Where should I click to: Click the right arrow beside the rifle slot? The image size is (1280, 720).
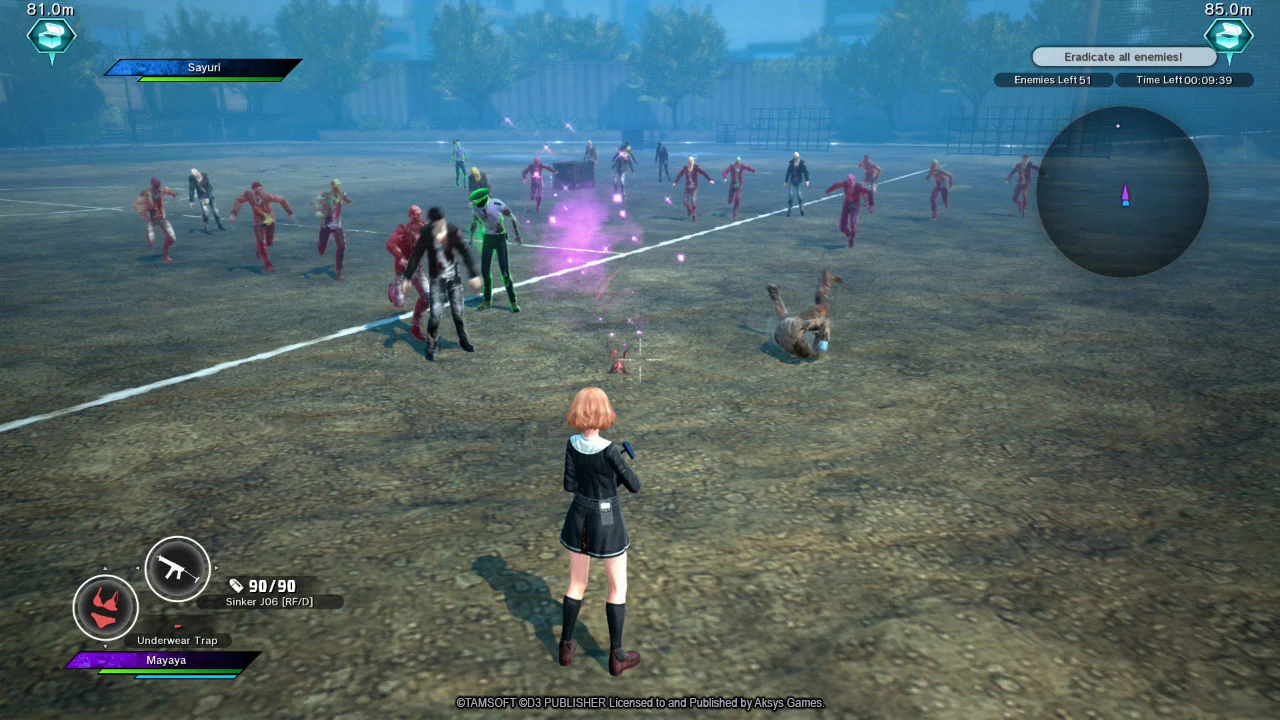point(216,567)
